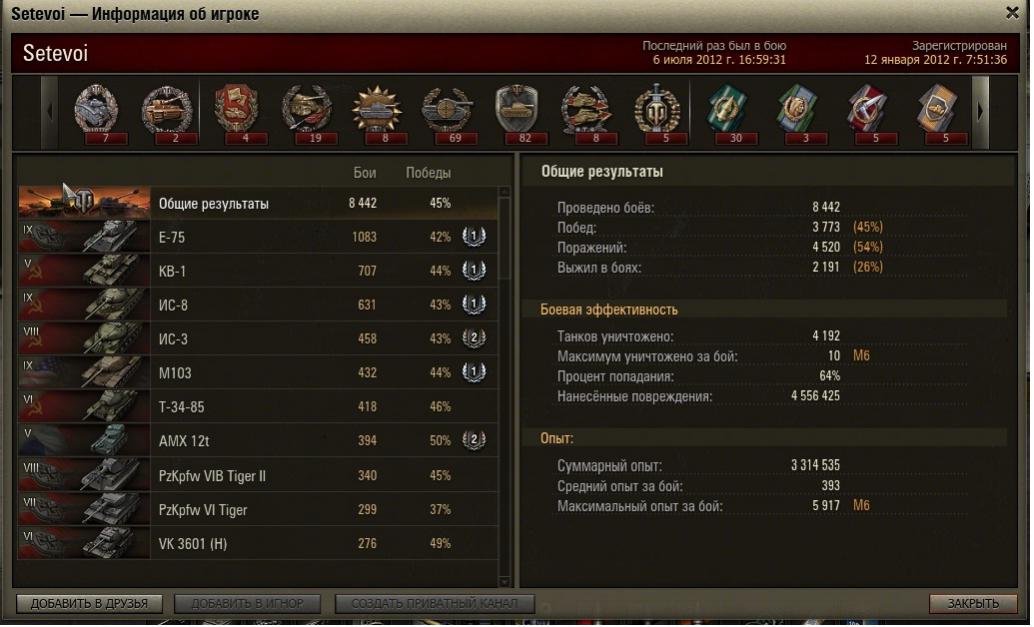The width and height of the screenshot is (1034, 627).
Task: Pick the Т-34-85 tank row
Action: pos(257,407)
